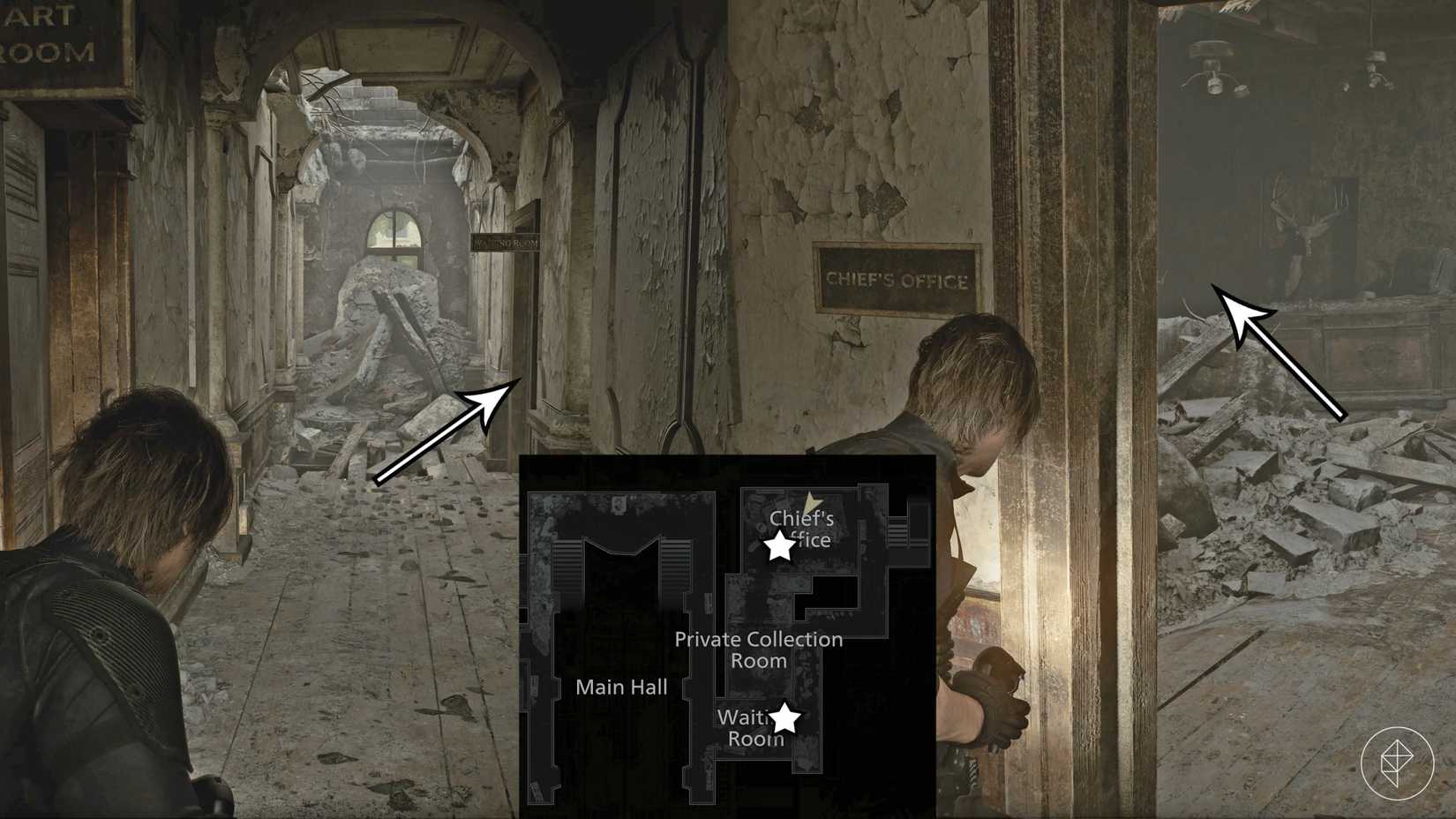Select the white star near Waiting Room

tap(785, 718)
